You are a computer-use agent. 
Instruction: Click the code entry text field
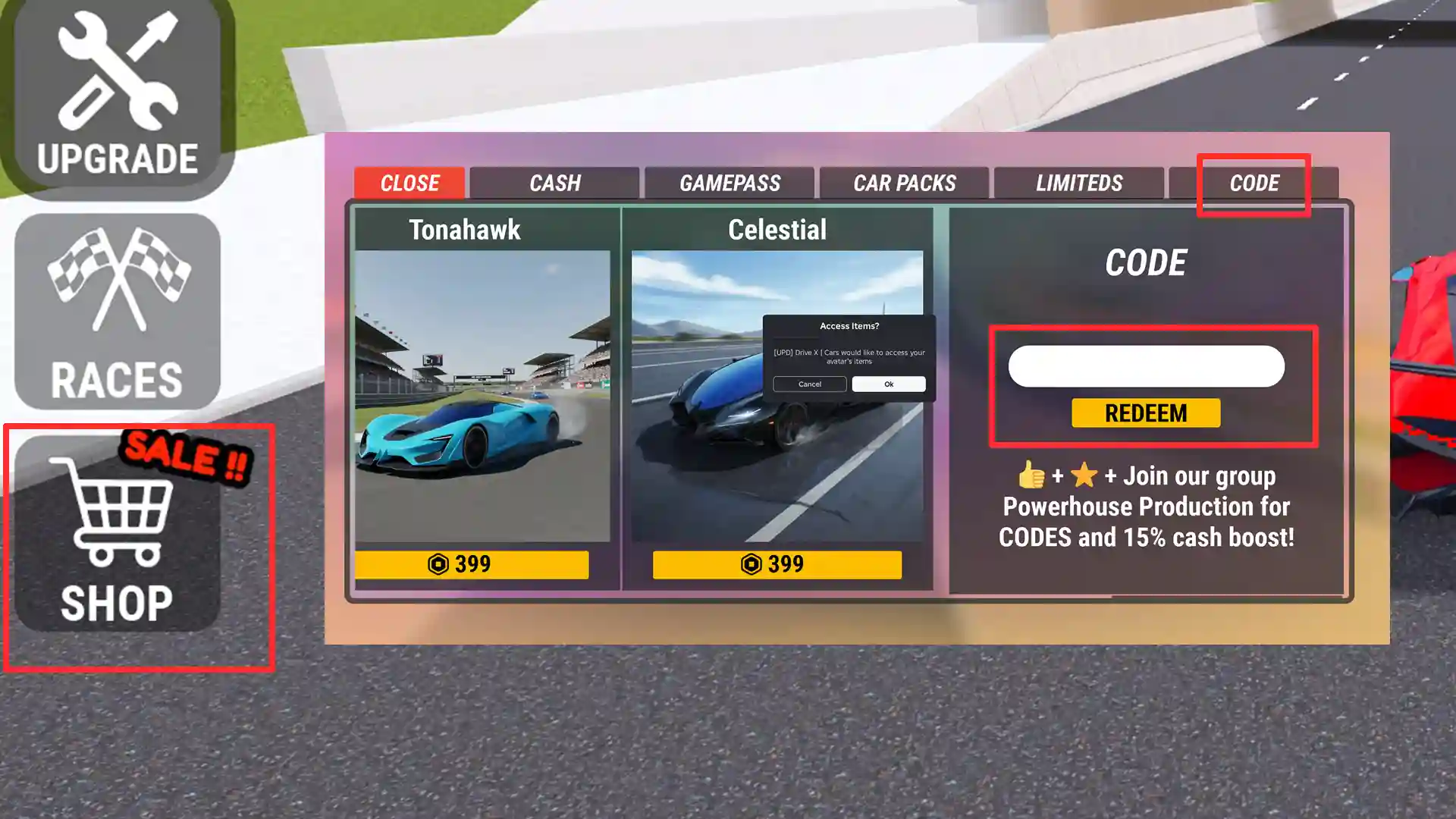click(1146, 366)
